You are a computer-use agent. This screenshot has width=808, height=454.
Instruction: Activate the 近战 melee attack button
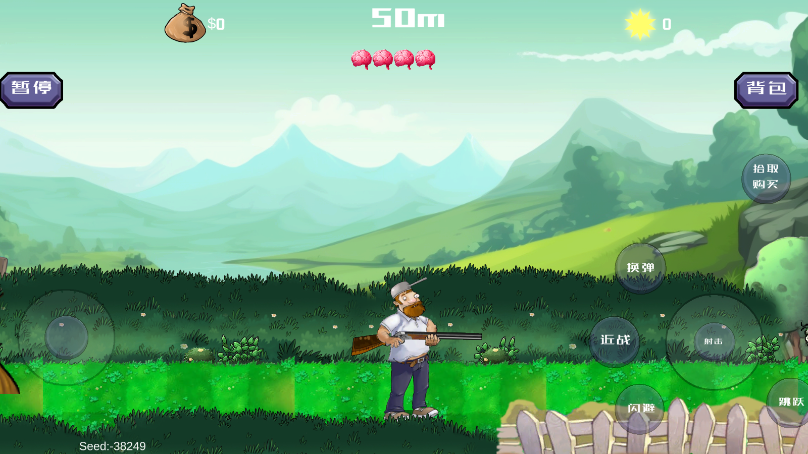tap(615, 340)
